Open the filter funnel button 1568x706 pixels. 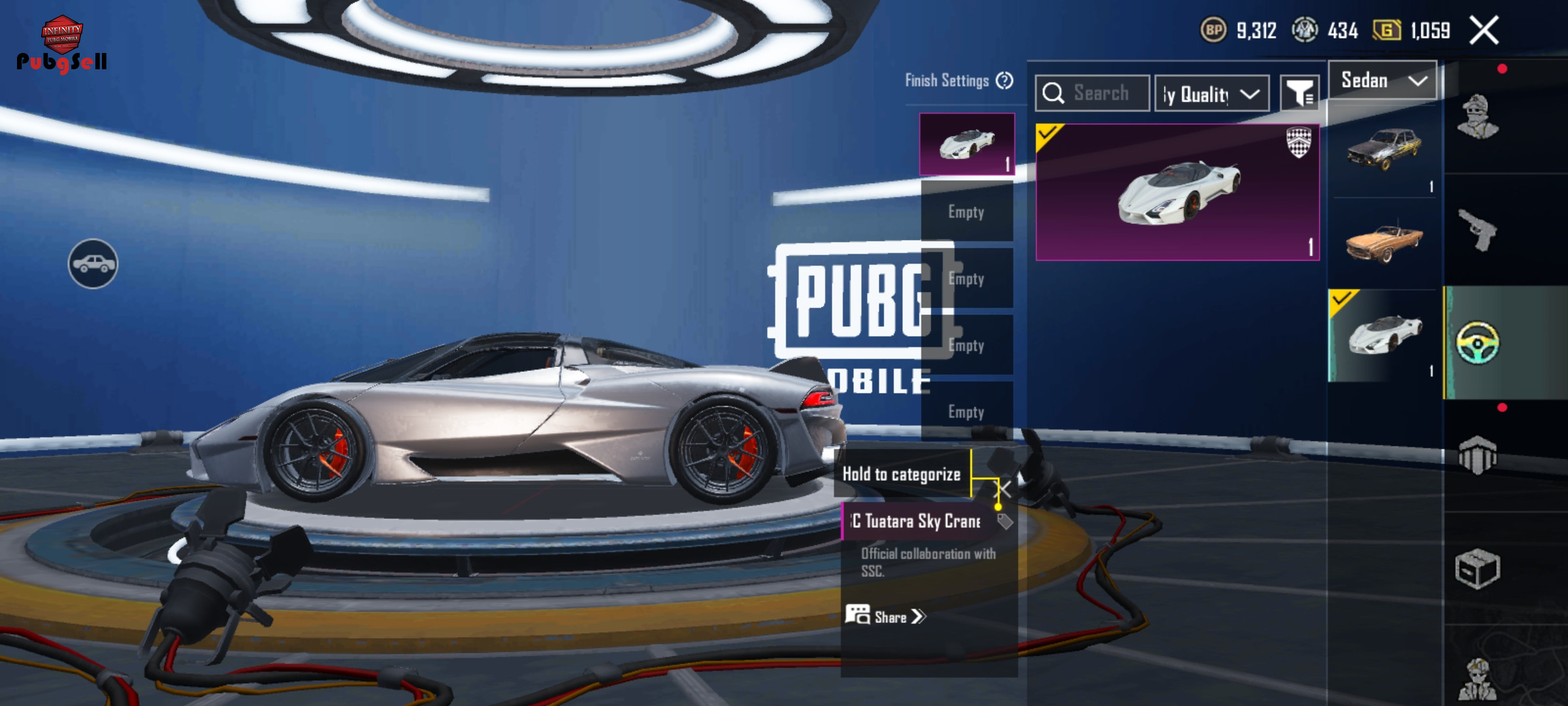(x=1299, y=94)
